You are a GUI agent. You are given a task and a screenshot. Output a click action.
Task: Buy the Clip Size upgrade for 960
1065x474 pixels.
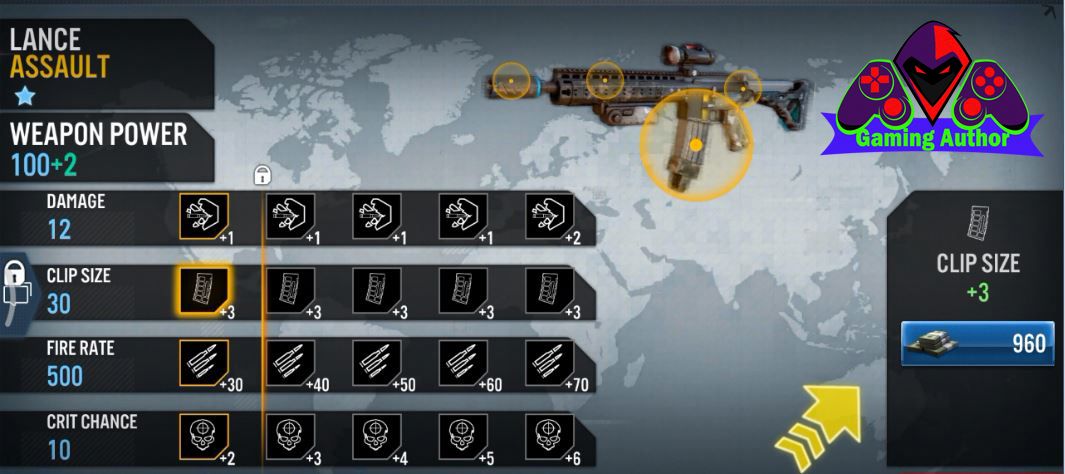975,344
